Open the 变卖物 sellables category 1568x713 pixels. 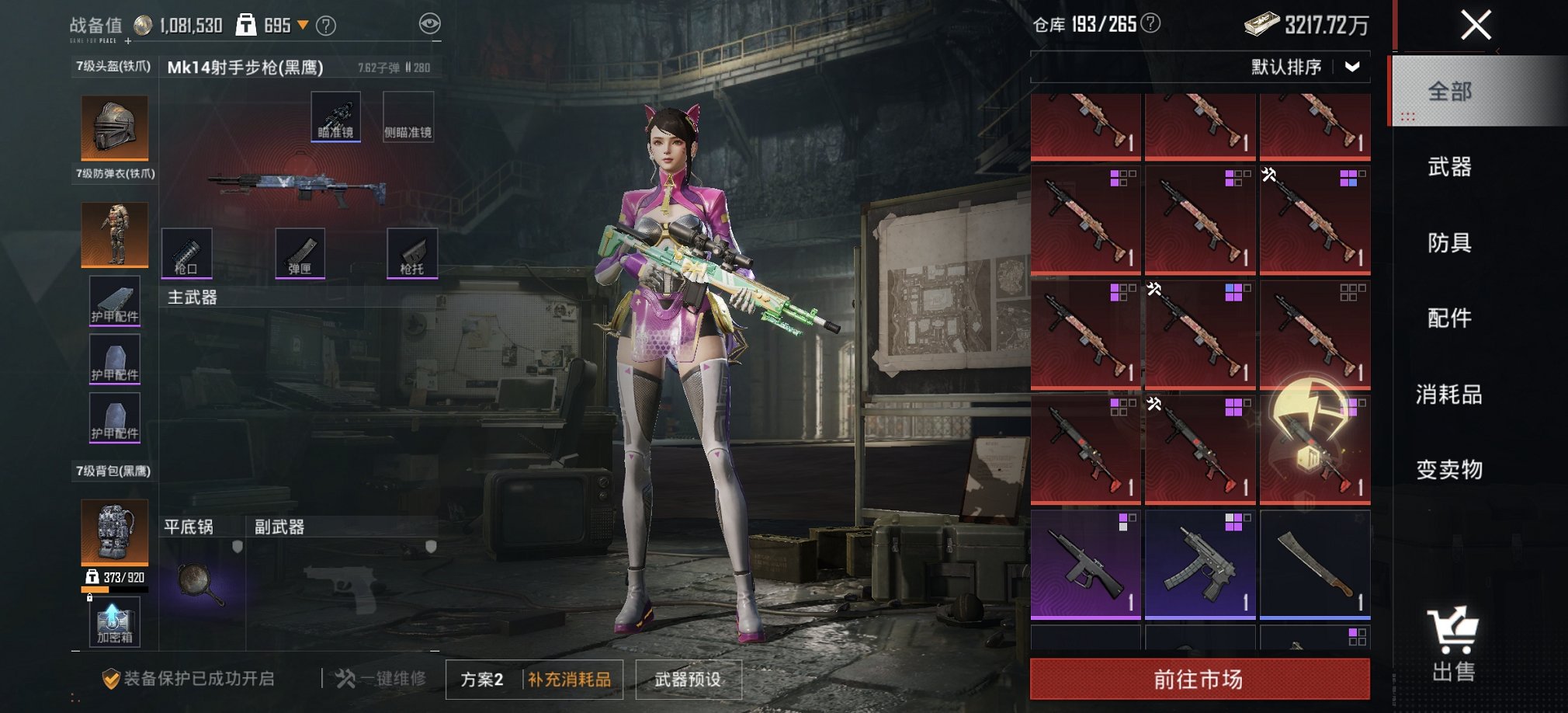coord(1449,469)
